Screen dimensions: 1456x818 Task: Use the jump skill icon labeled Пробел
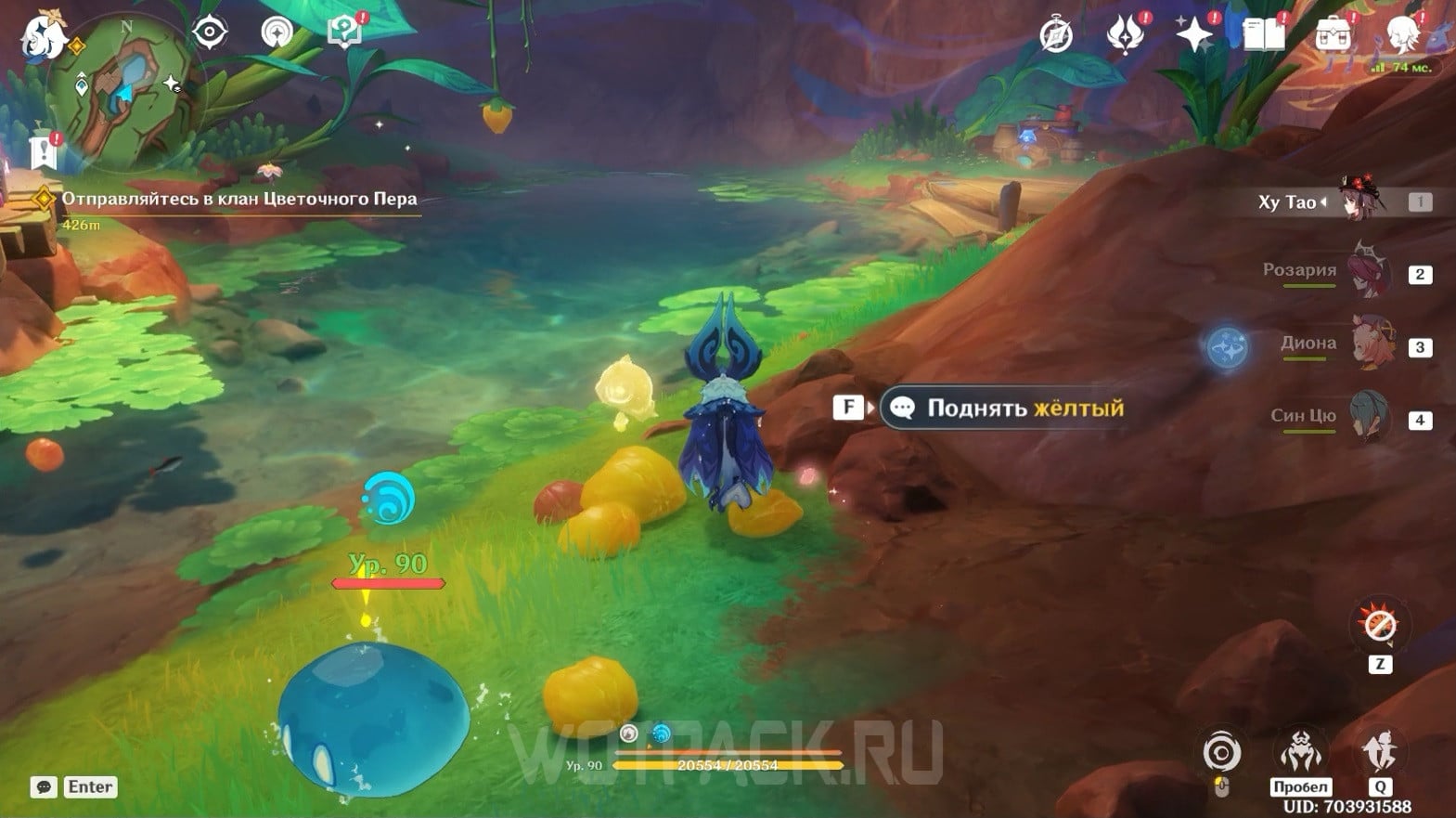pyautogui.click(x=1300, y=752)
